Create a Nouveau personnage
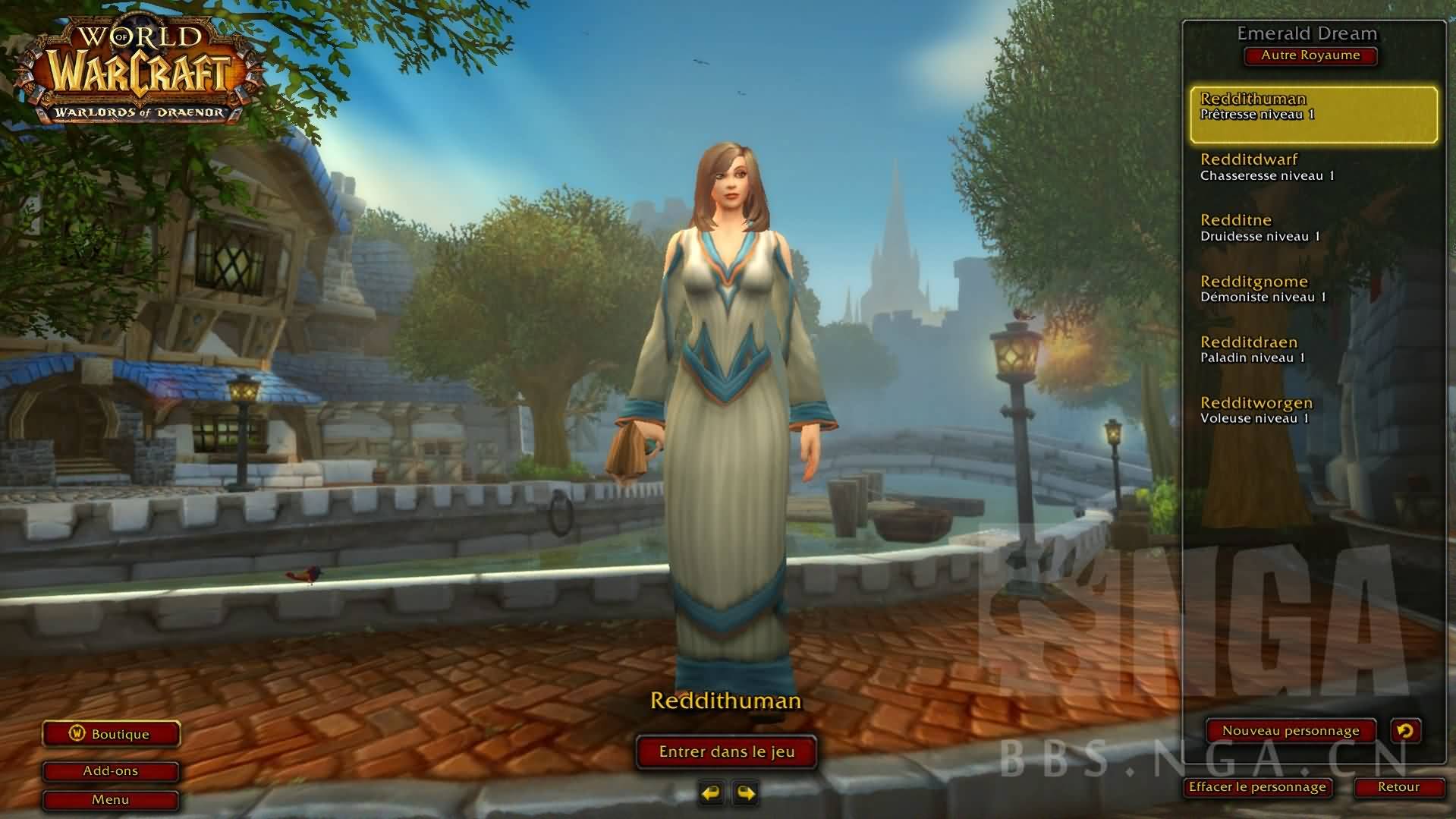The image size is (1456, 819). (x=1291, y=730)
